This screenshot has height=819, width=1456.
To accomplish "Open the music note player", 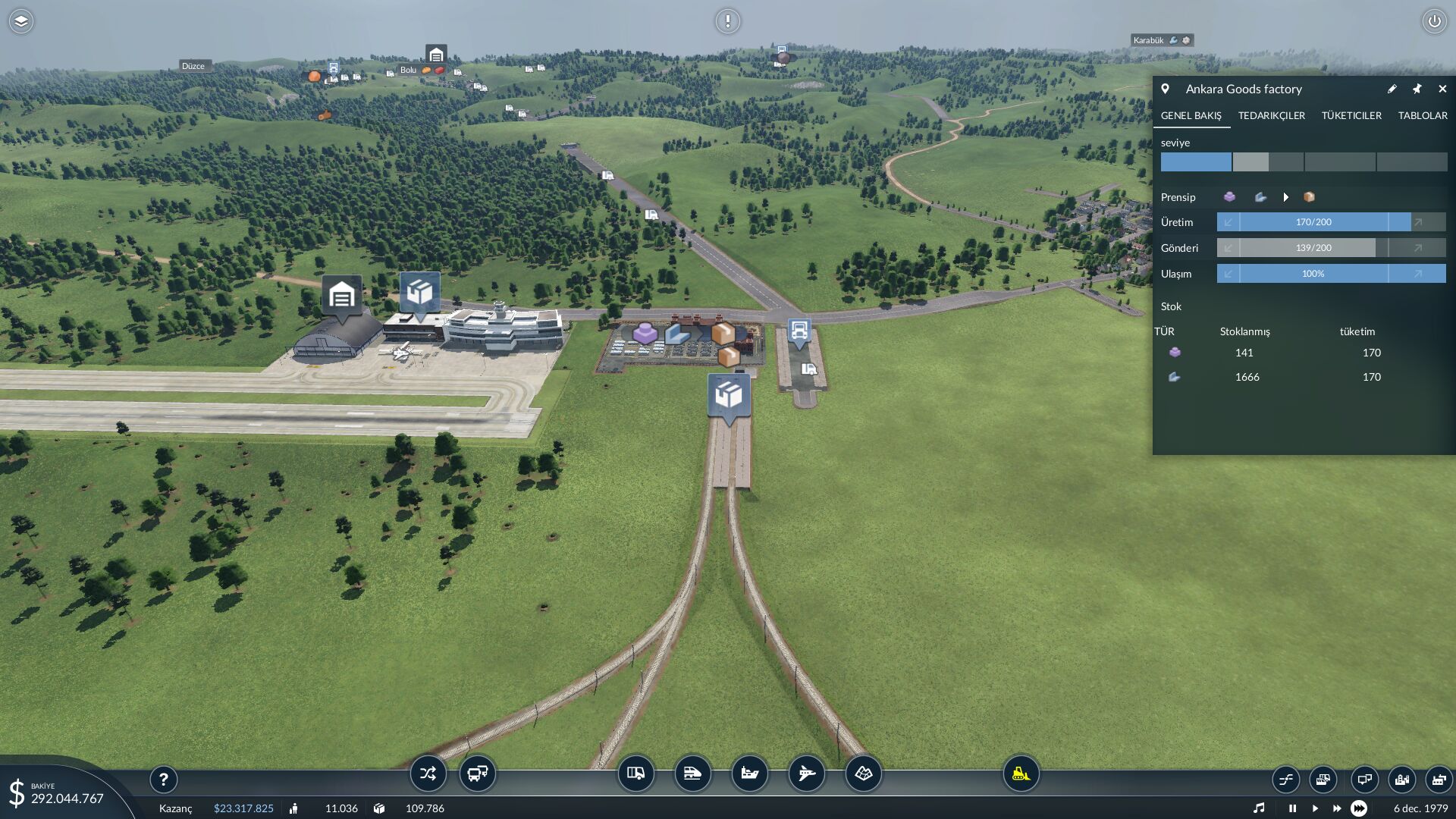I will 1259,808.
